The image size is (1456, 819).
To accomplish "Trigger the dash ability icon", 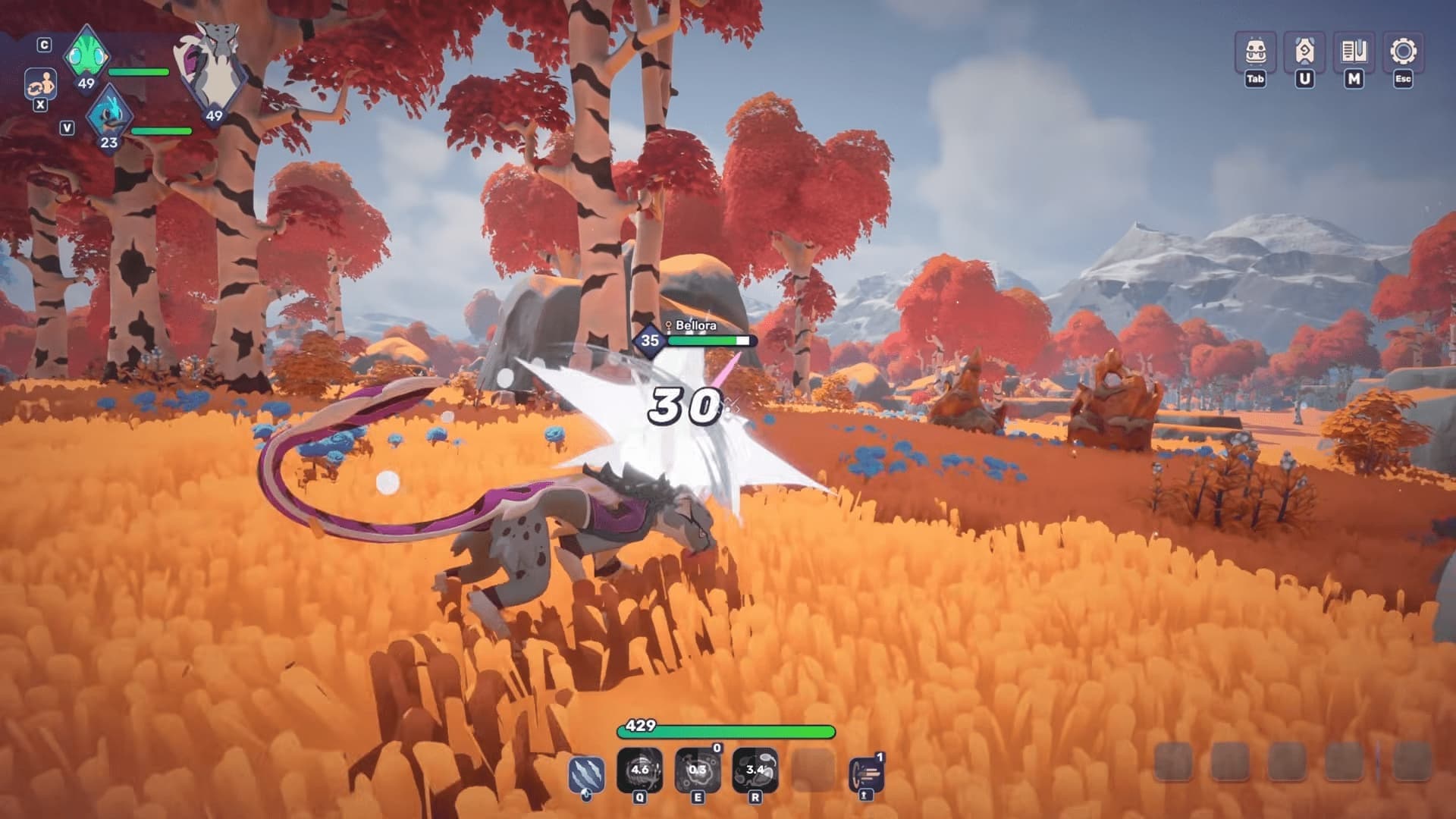I will [x=866, y=773].
